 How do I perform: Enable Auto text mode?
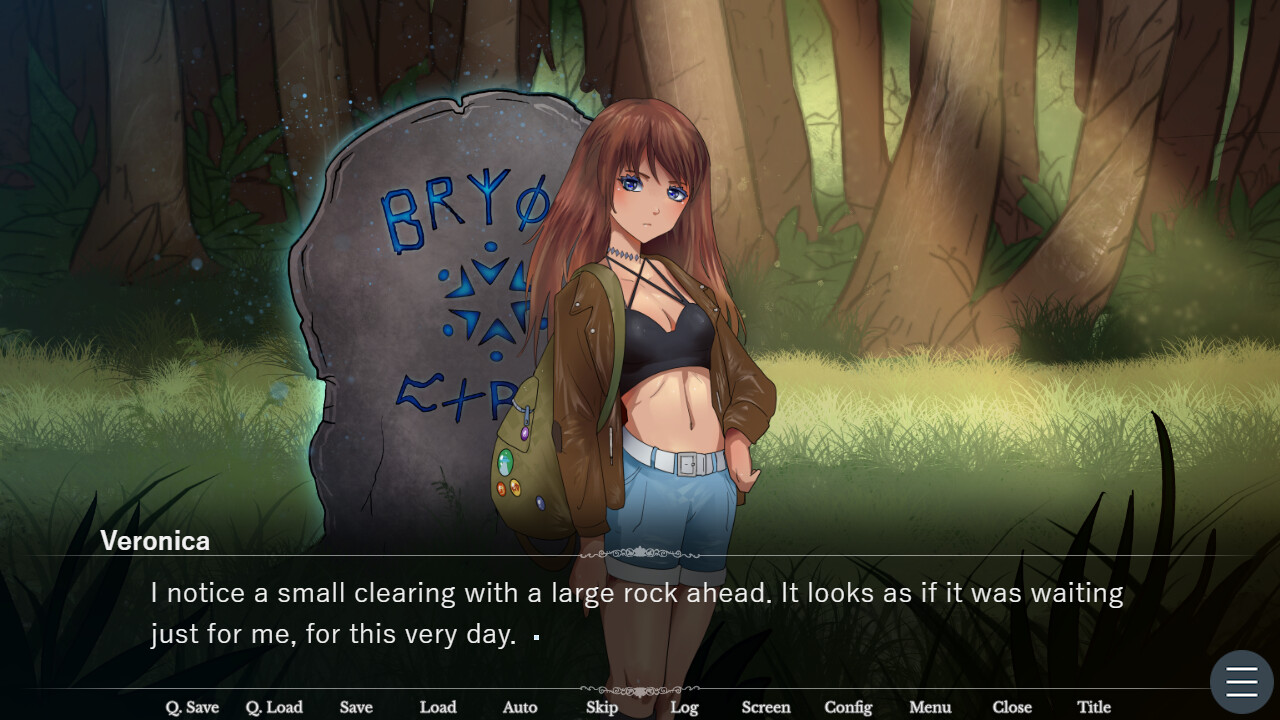[519, 707]
